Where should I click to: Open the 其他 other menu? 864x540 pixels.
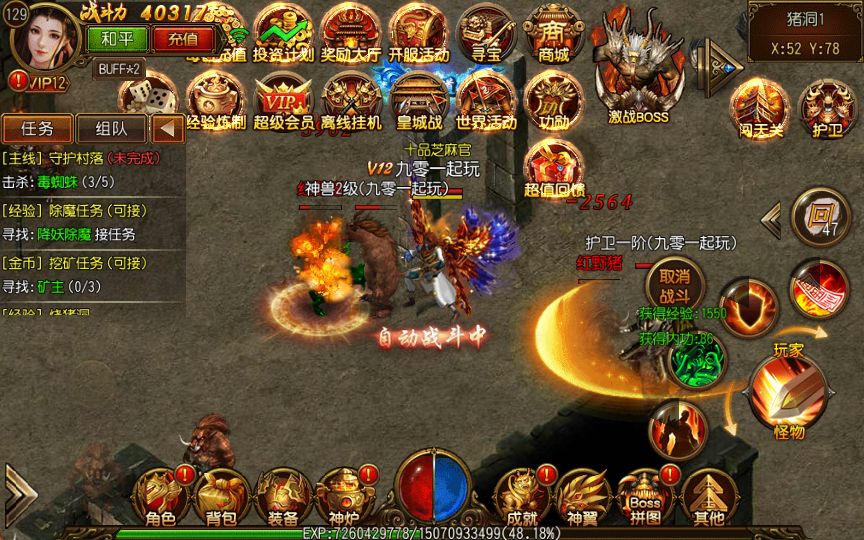pyautogui.click(x=708, y=496)
